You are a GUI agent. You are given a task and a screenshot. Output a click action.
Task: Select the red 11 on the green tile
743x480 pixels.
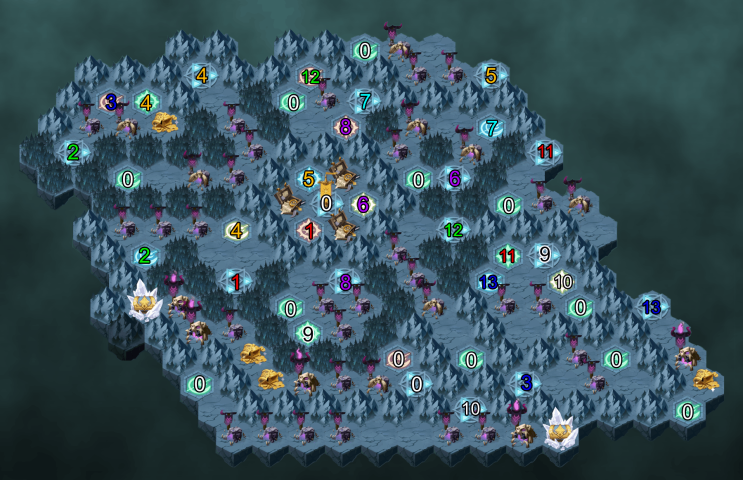pyautogui.click(x=507, y=256)
